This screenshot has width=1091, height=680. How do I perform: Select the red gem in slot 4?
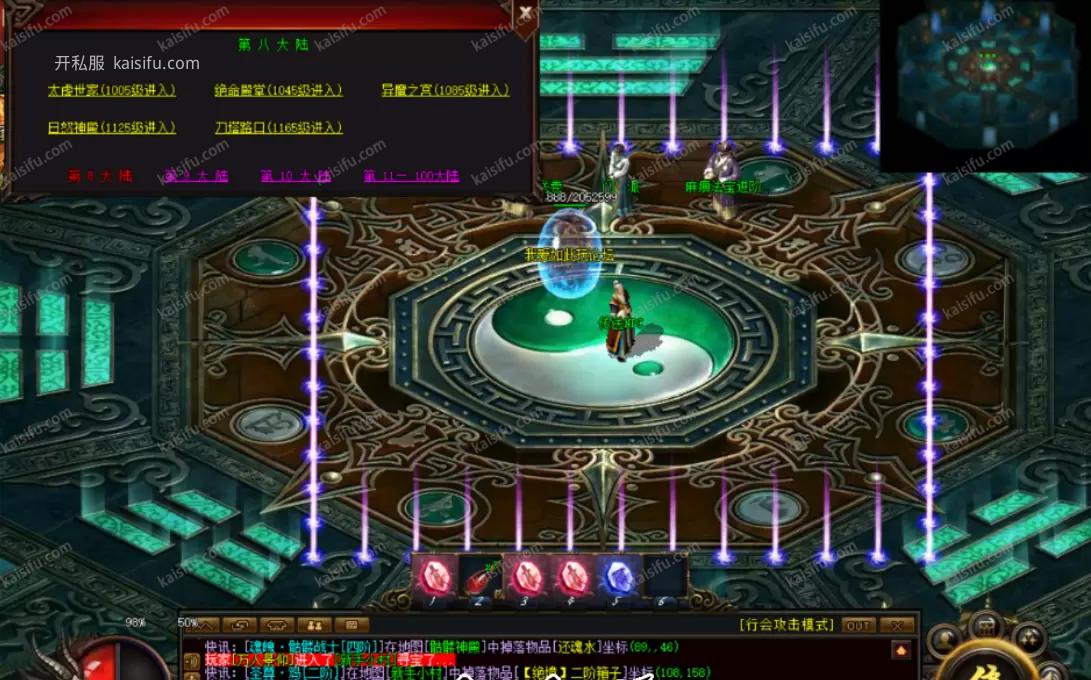point(573,577)
